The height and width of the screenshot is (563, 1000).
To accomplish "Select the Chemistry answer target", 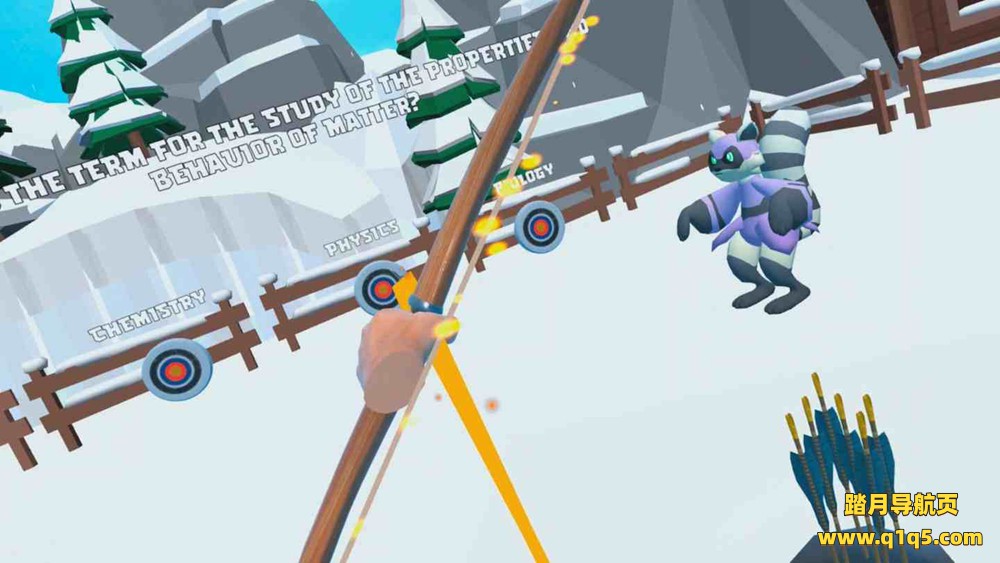I will click(x=176, y=370).
